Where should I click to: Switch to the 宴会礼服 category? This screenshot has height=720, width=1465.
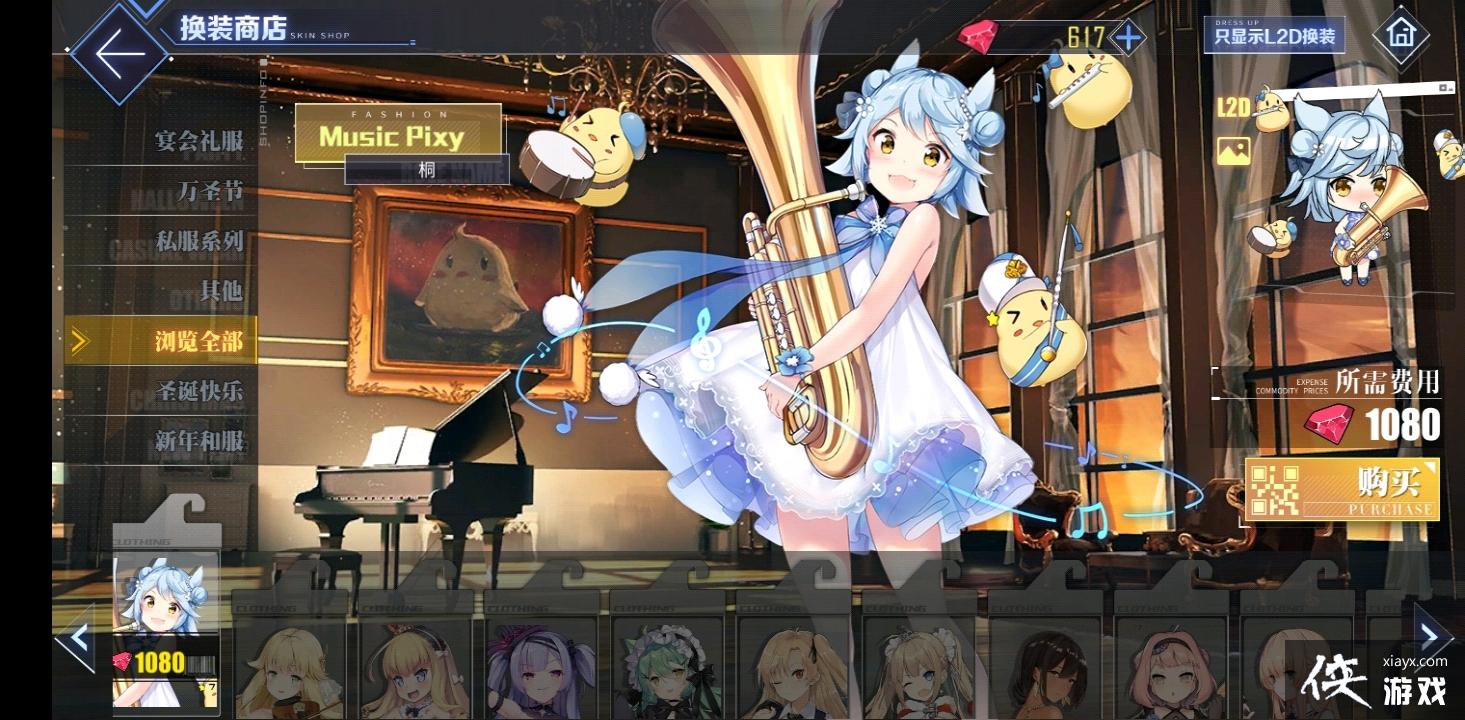point(198,143)
